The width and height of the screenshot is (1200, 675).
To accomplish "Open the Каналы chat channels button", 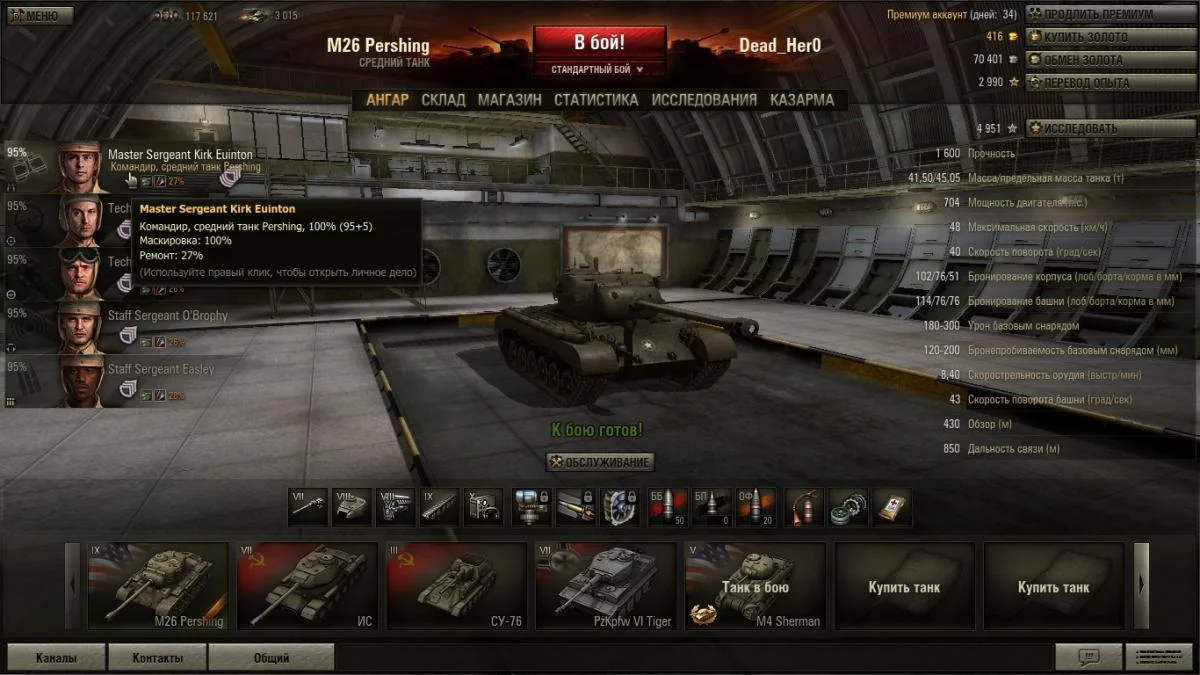I will pyautogui.click(x=56, y=658).
